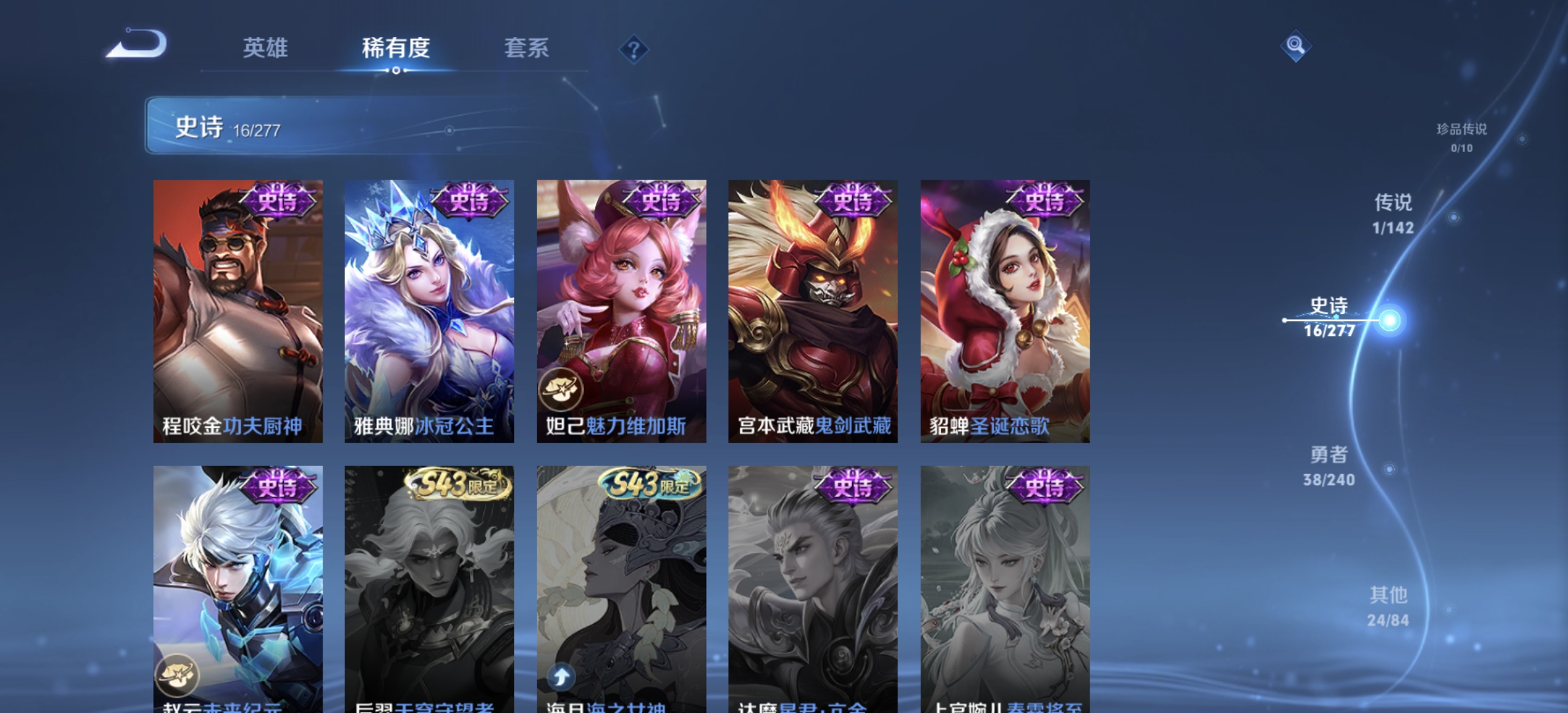Switch to the 英雄 tab
The height and width of the screenshot is (713, 1568).
(267, 50)
